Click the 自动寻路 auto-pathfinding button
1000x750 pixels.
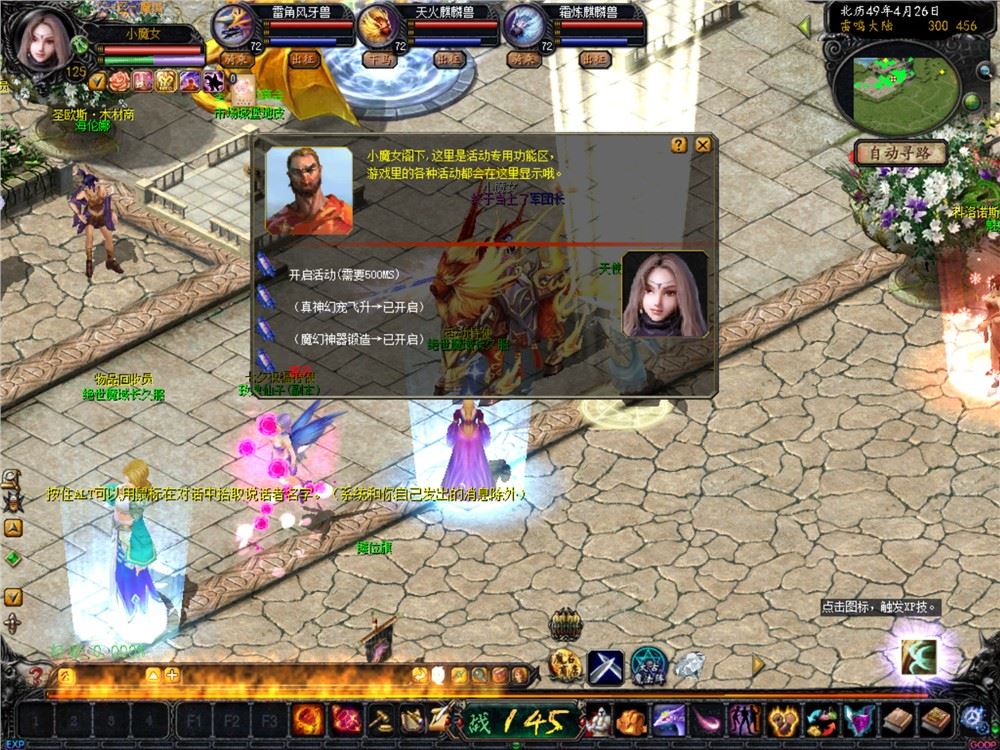pyautogui.click(x=900, y=153)
